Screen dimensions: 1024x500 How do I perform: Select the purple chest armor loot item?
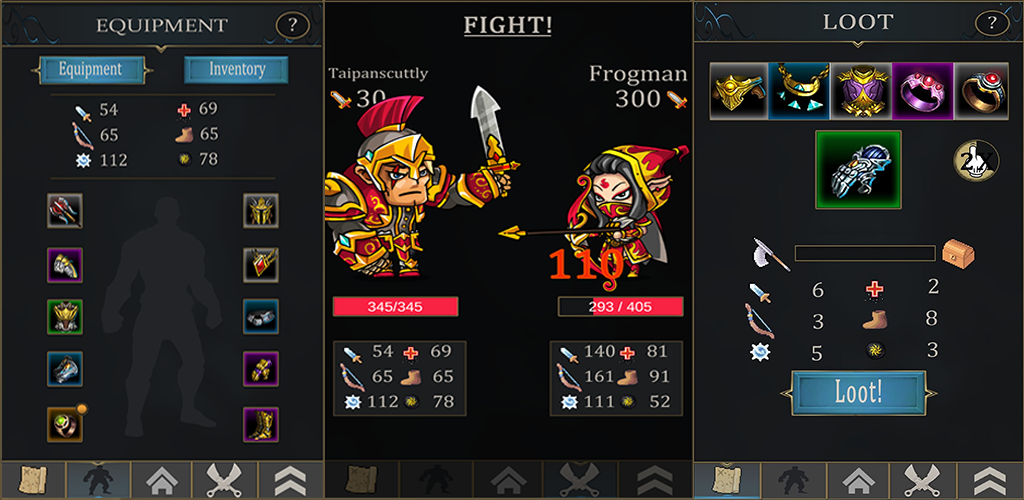[858, 89]
